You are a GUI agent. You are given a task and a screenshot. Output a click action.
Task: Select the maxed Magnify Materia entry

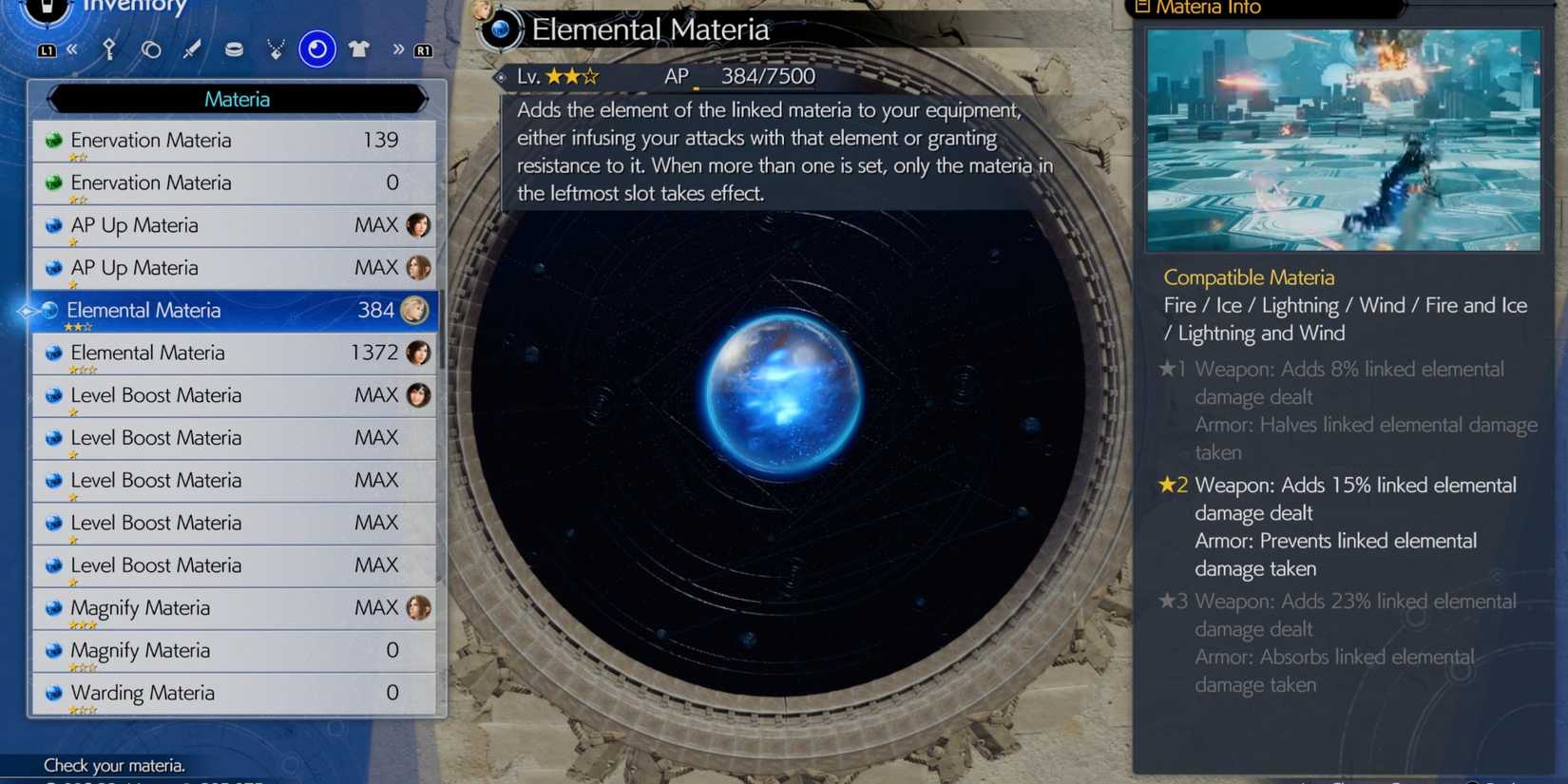pyautogui.click(x=233, y=607)
